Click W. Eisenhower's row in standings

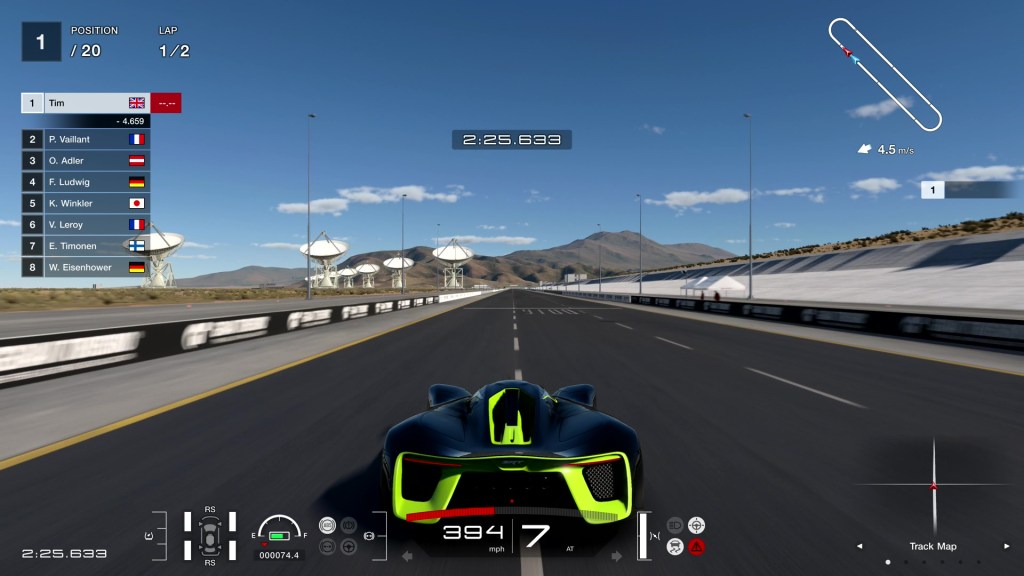click(x=85, y=267)
